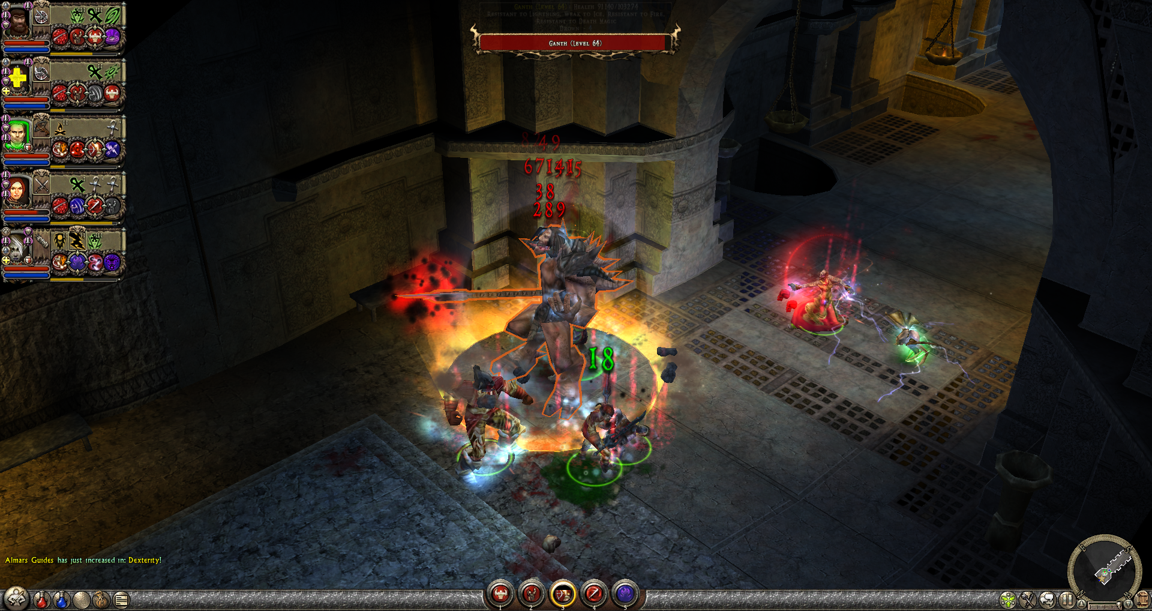The width and height of the screenshot is (1152, 611).
Task: Select the bearded warrior party portrait
Action: click(19, 22)
